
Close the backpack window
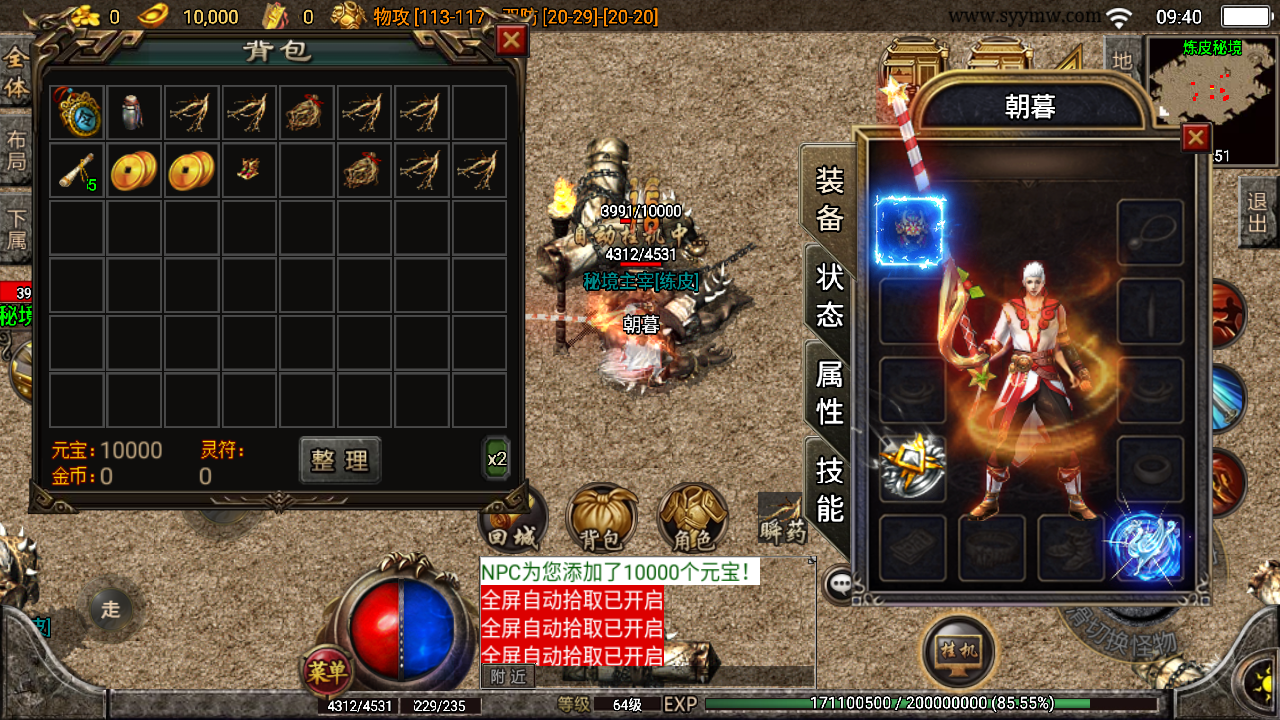click(511, 40)
